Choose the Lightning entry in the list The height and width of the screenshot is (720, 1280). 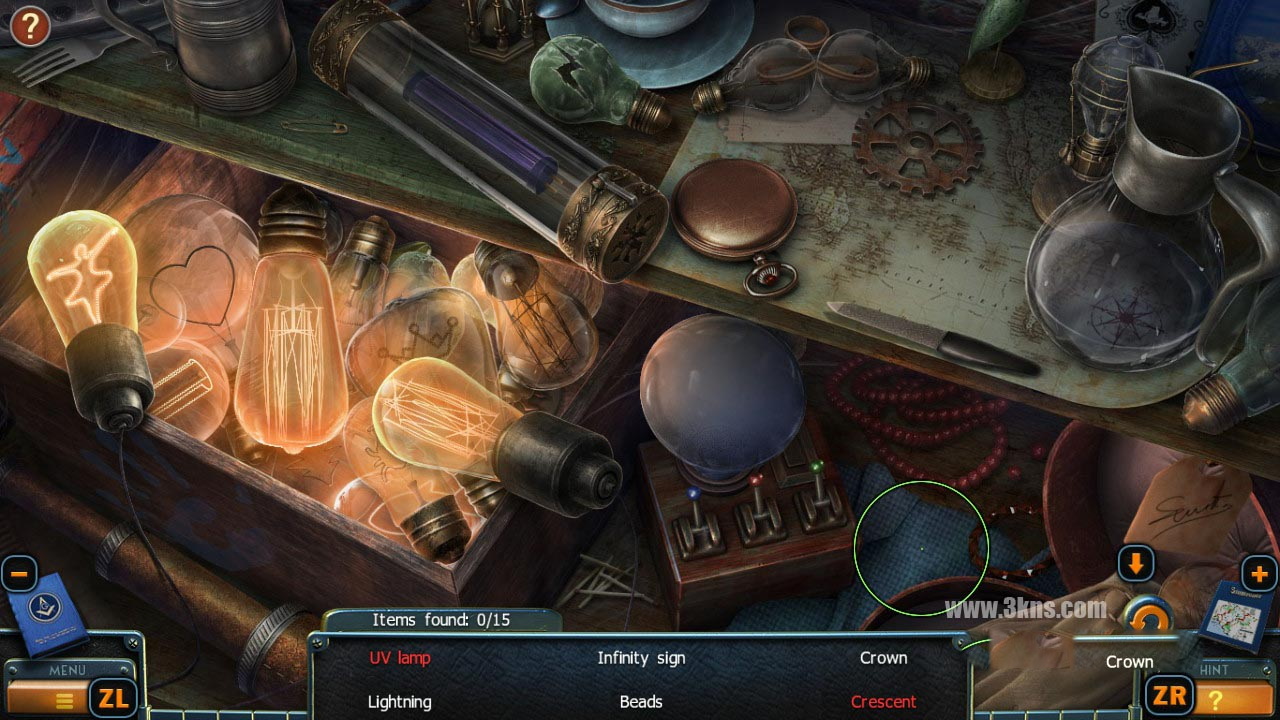[x=400, y=702]
